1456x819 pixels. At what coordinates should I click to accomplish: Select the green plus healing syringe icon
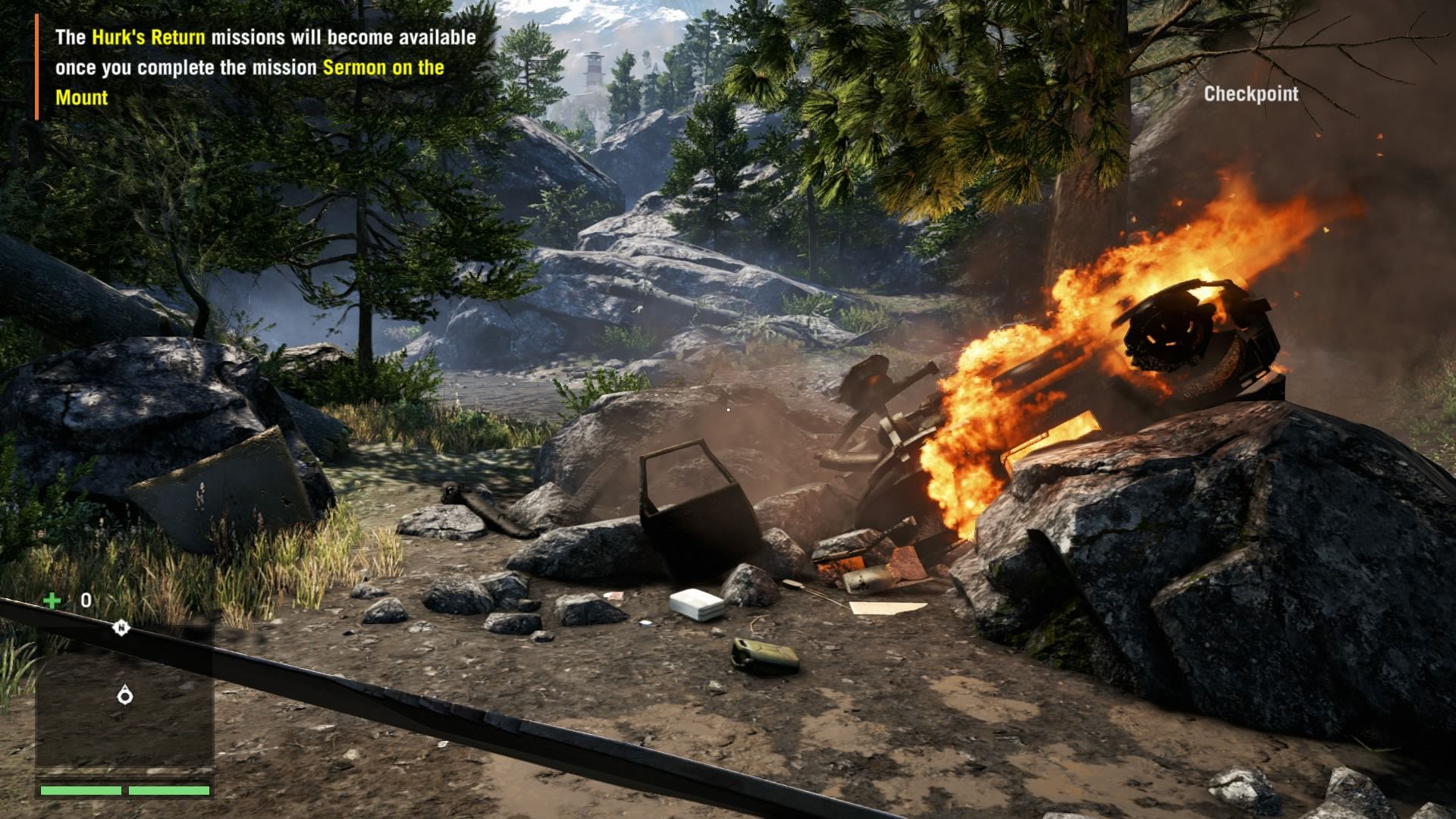[x=52, y=601]
